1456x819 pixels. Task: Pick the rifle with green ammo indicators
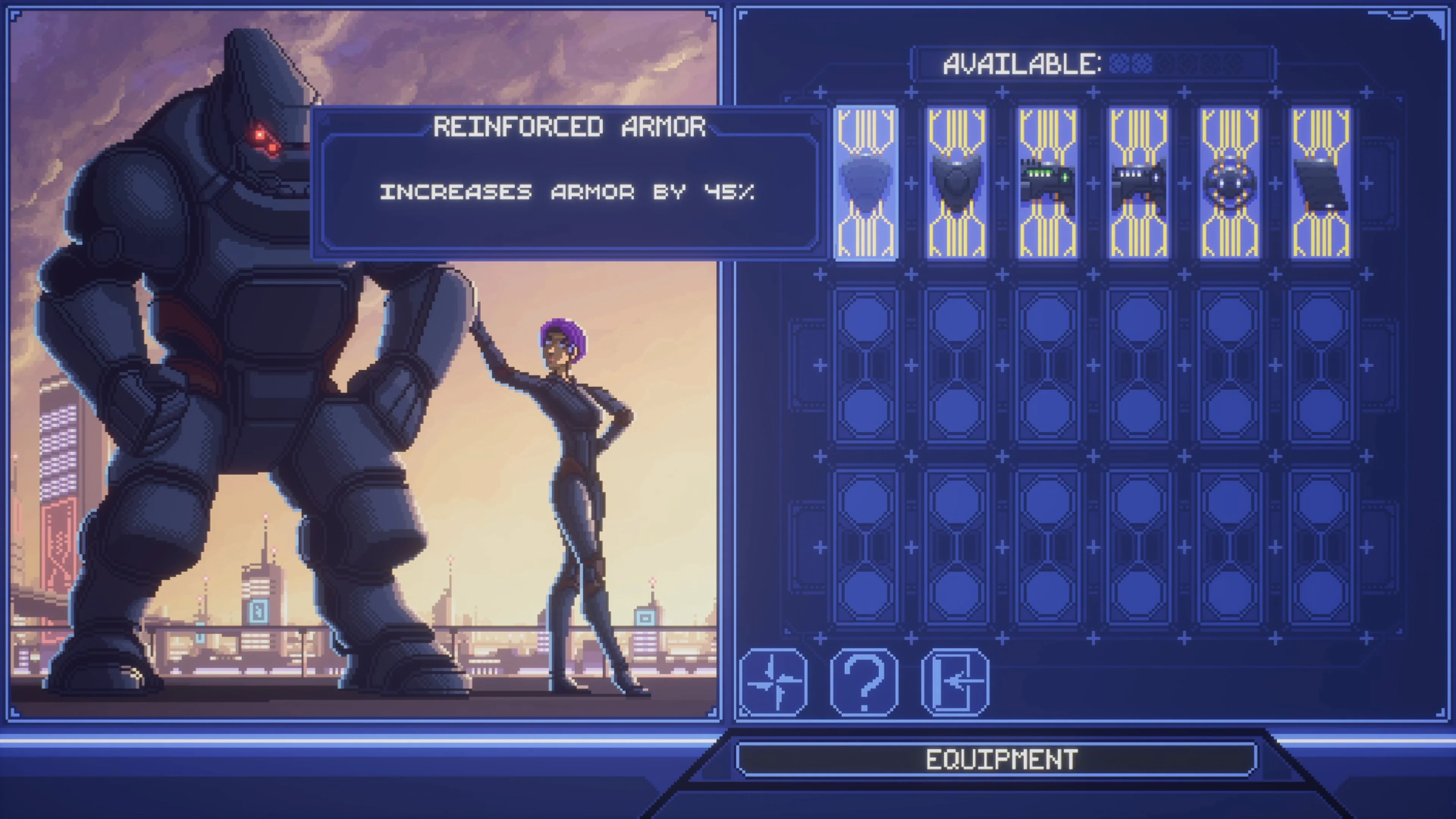coord(1047,184)
